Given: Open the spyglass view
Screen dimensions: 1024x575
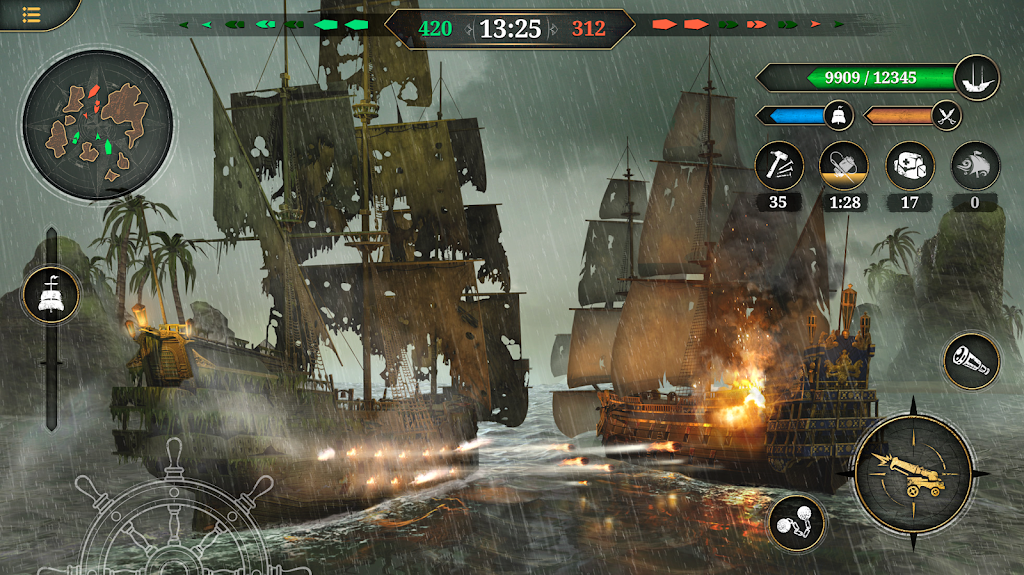Looking at the screenshot, I should click(971, 361).
